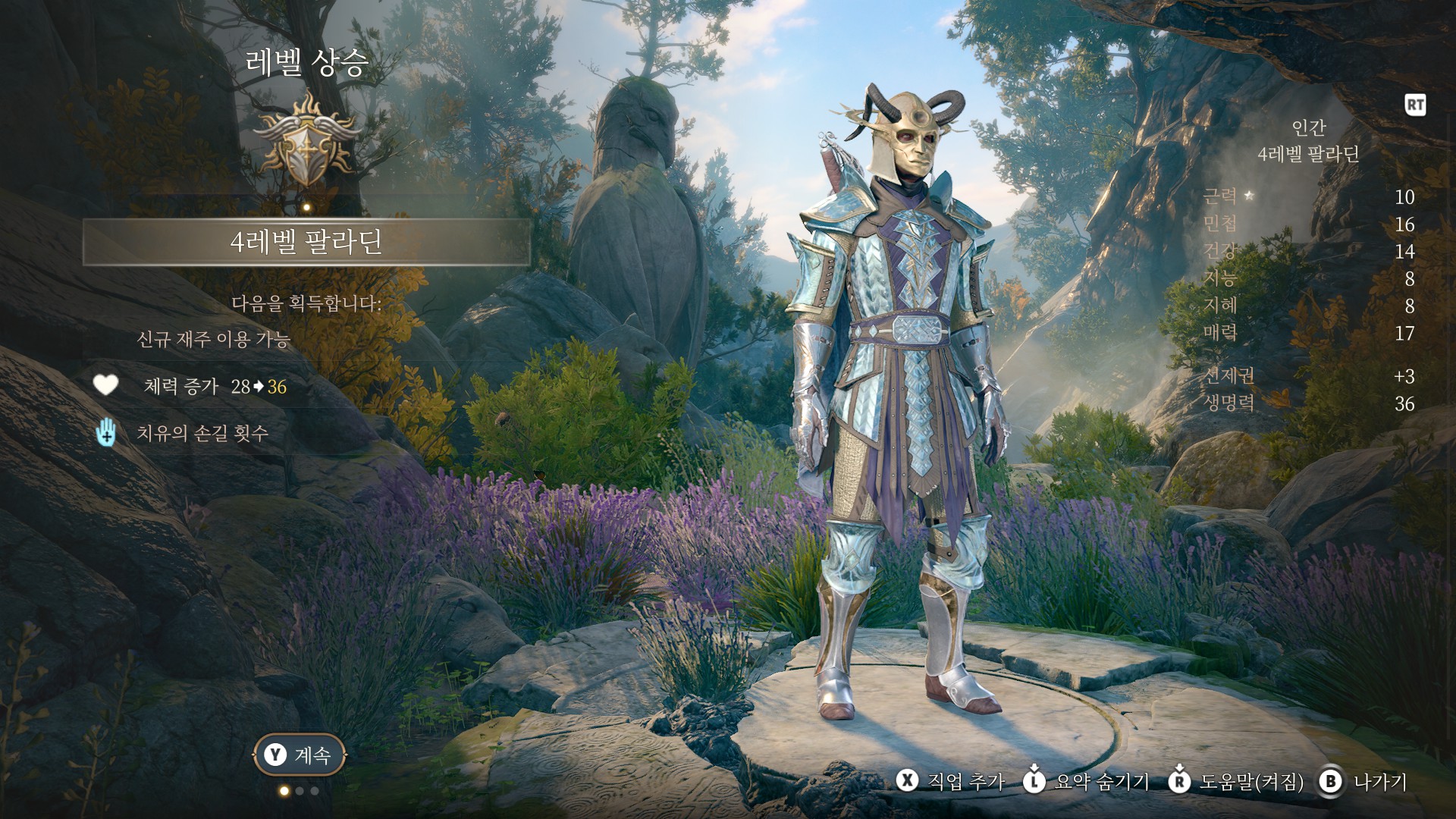Open the 신규 재주 이용 가능 entry
The image size is (1456, 819).
(213, 339)
